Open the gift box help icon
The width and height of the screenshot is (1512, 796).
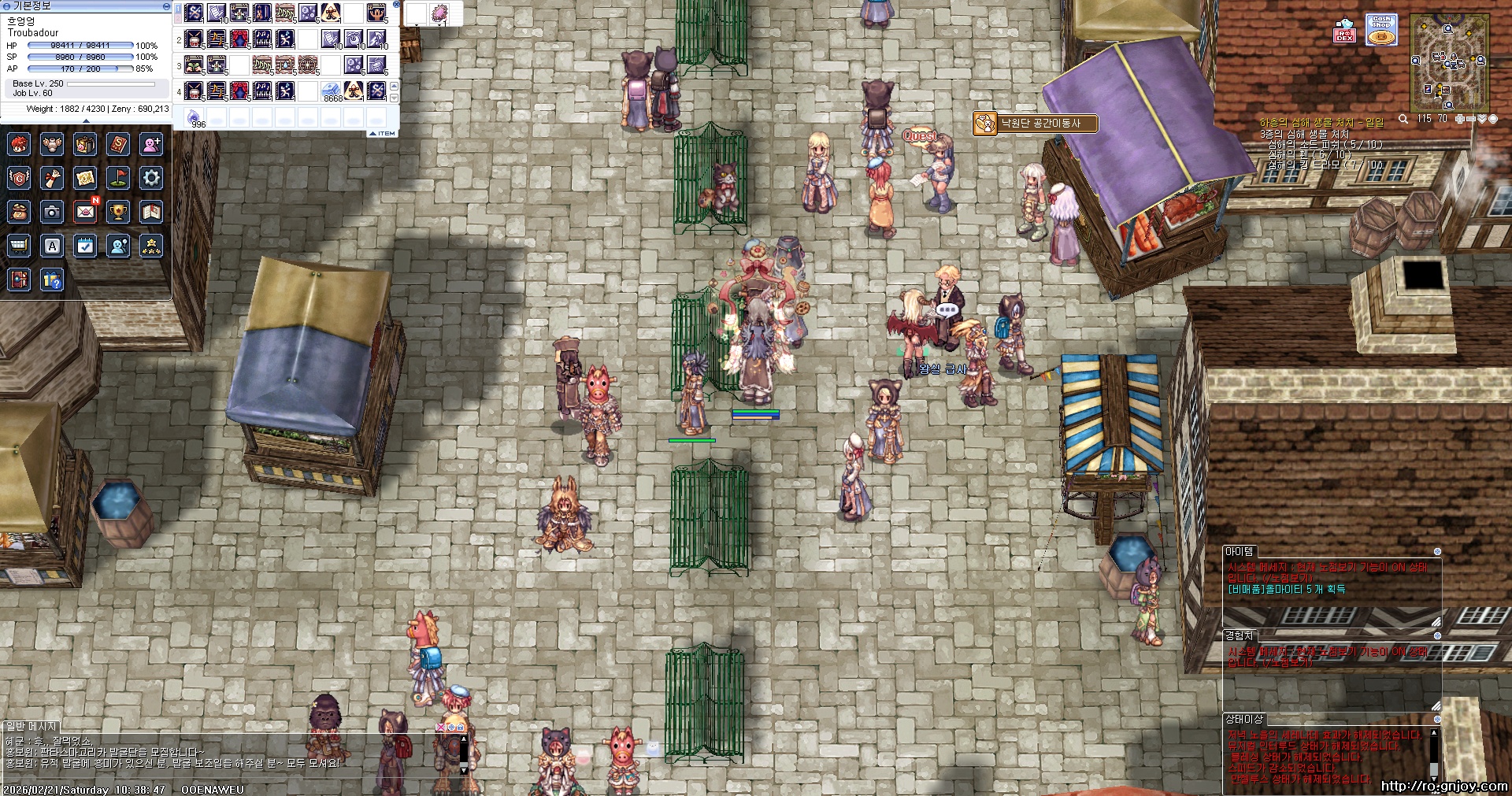[52, 280]
